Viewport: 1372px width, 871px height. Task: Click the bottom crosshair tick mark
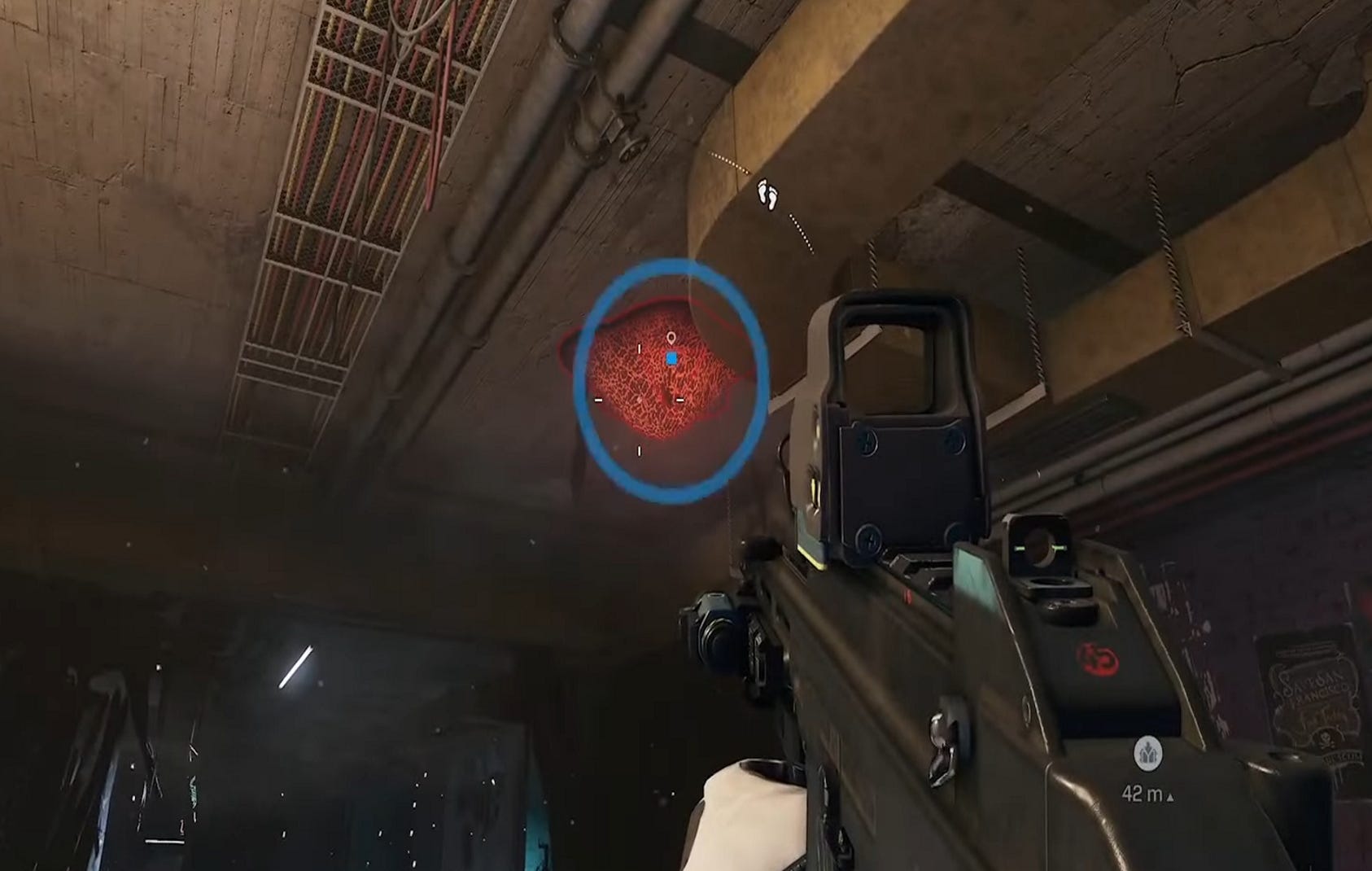click(x=639, y=451)
